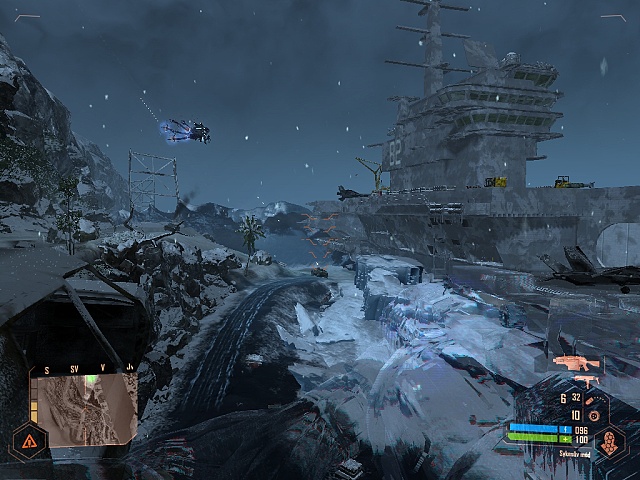Viewport: 640px width, 480px height.
Task: Select the round grenade icon
Action: (592, 415)
